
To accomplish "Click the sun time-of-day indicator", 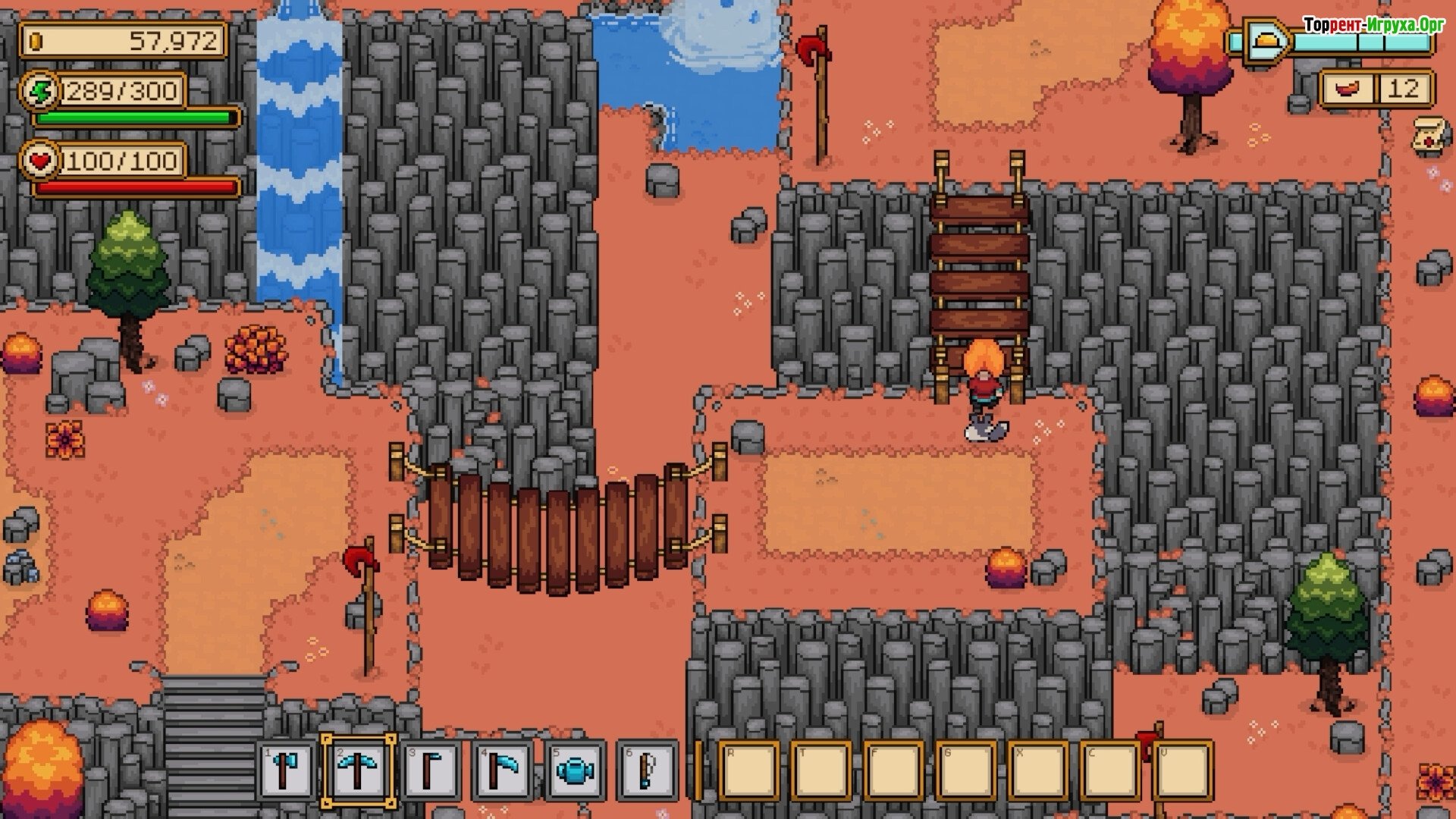I will 1262,40.
